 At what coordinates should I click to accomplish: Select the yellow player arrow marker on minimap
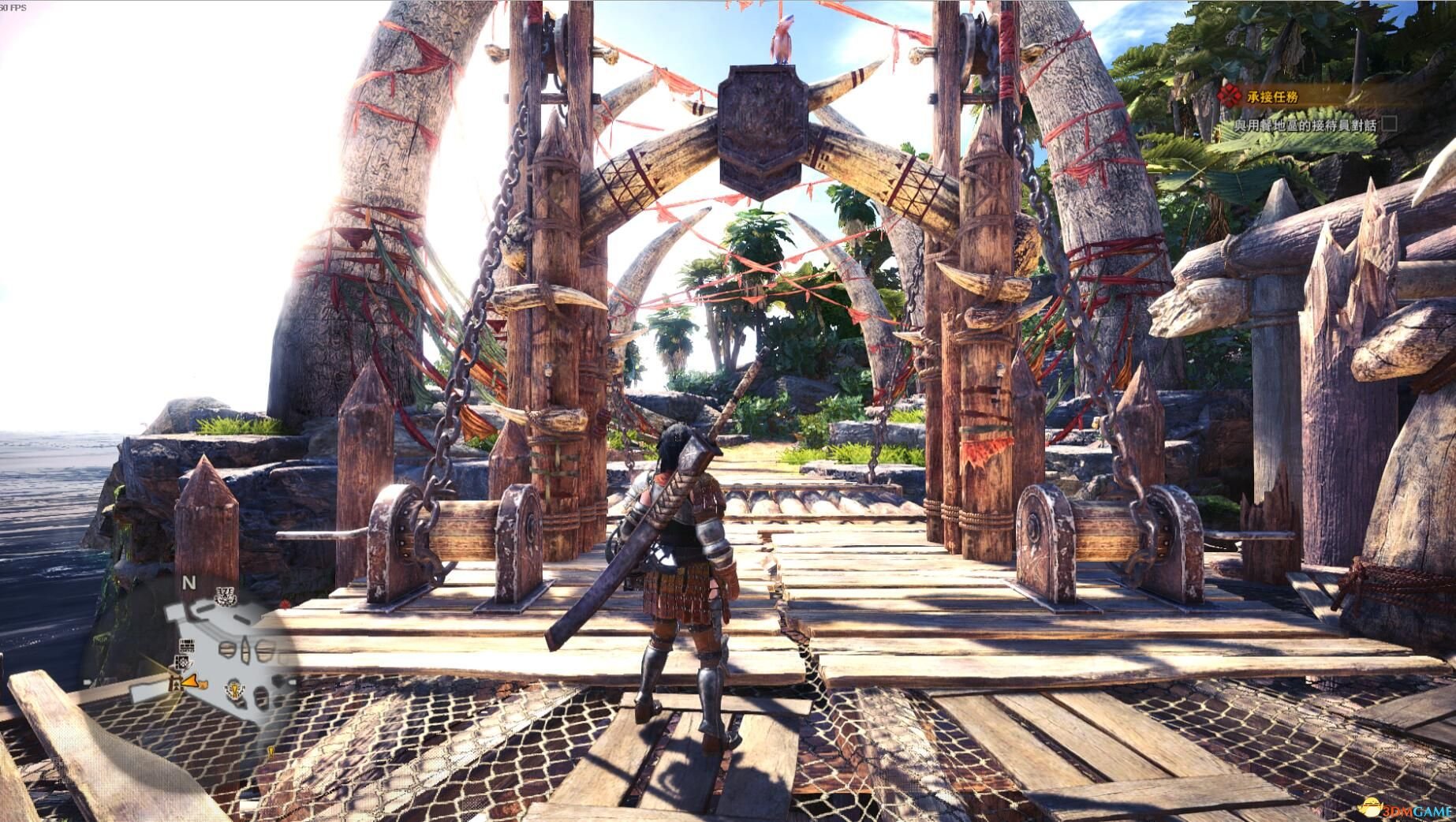tap(190, 682)
